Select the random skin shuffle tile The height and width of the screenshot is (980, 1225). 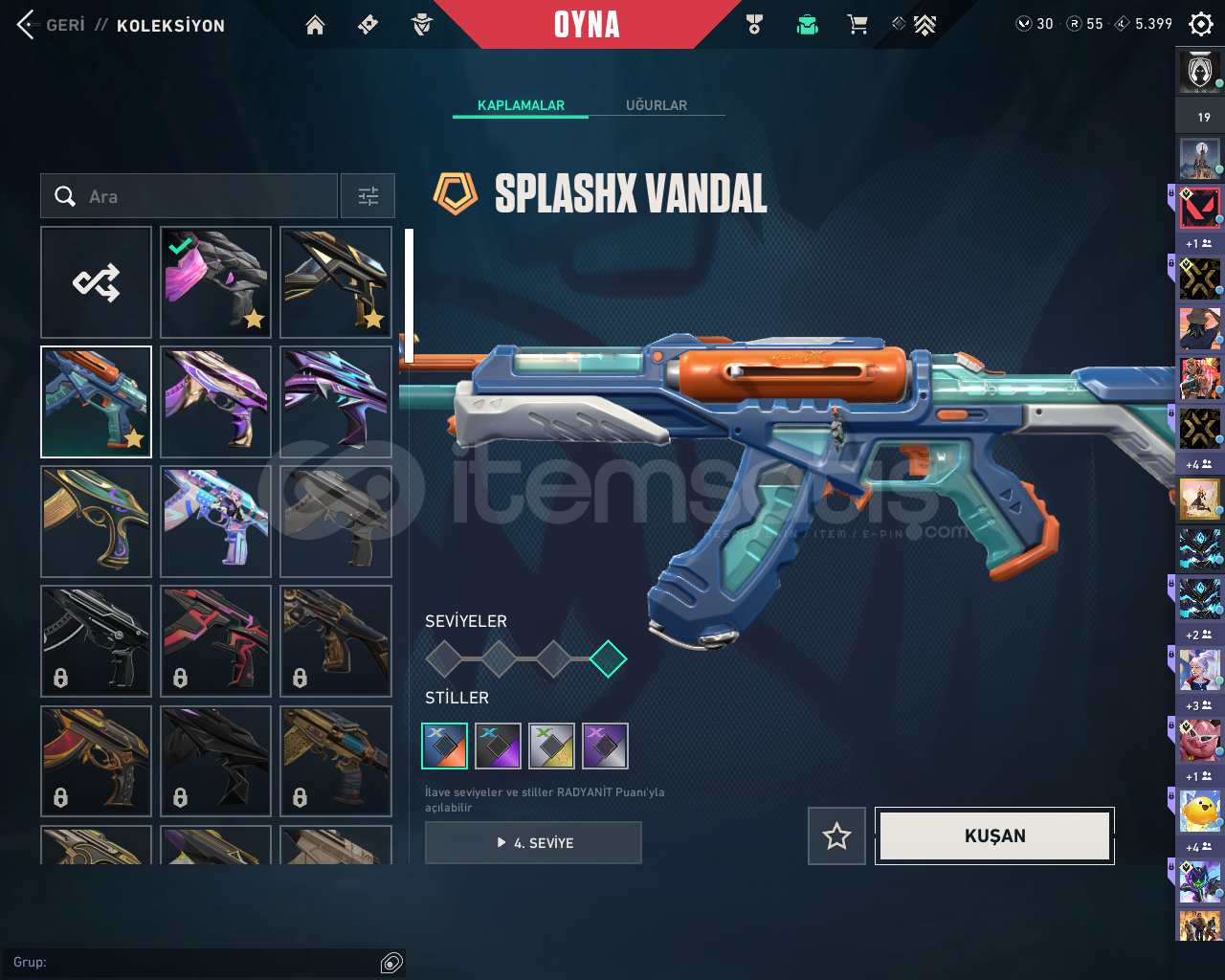pyautogui.click(x=97, y=282)
